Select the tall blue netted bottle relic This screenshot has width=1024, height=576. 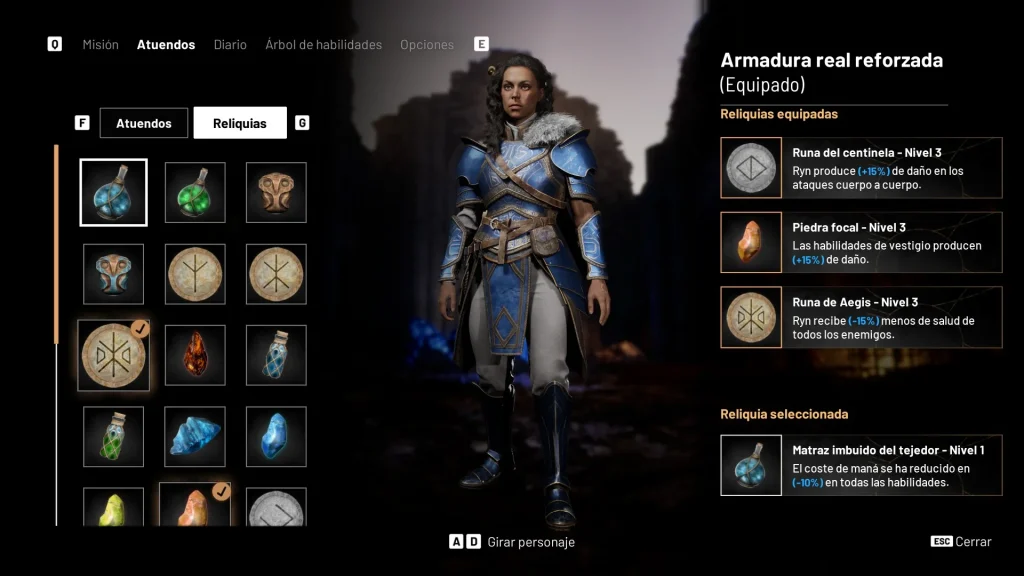tap(276, 355)
